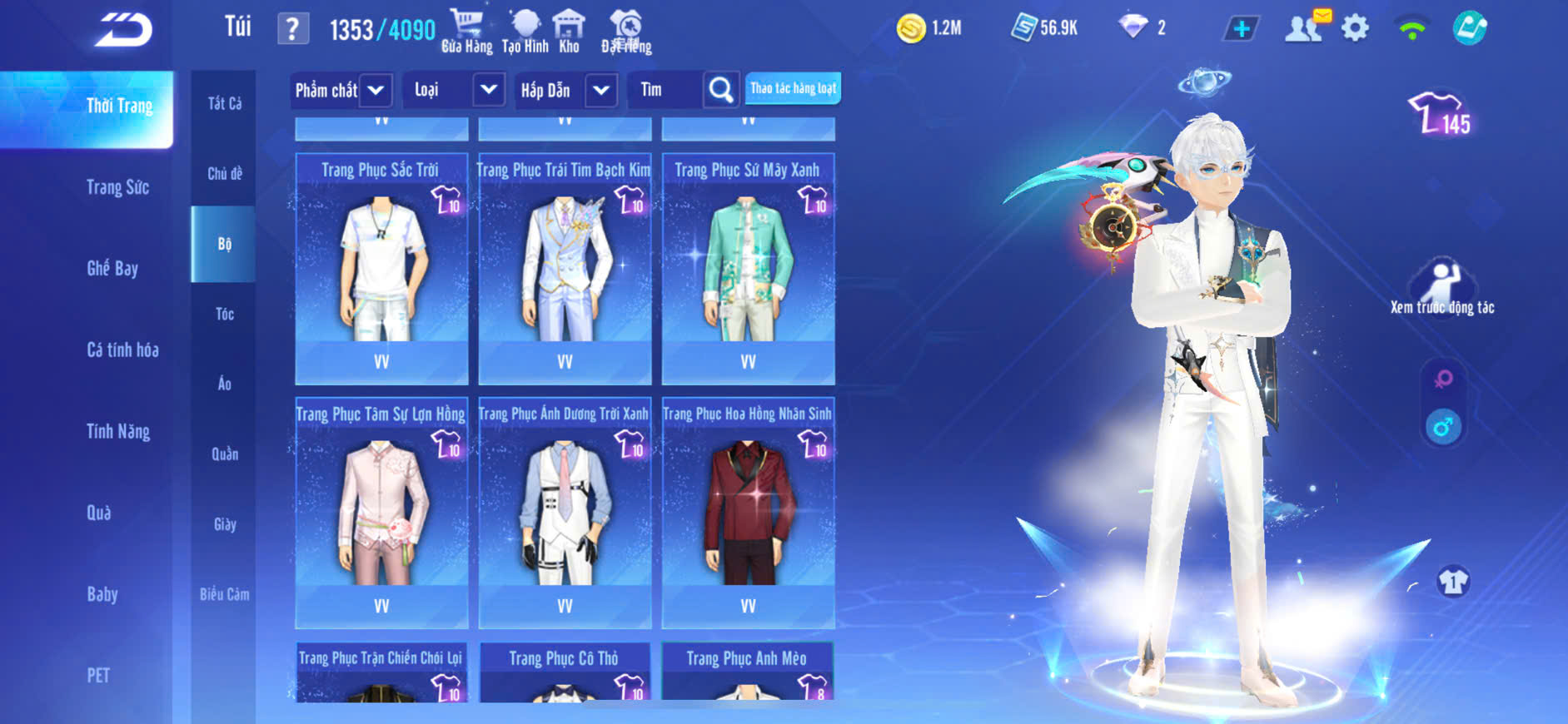1568x724 pixels.
Task: Choose Trang Phục Sứ Mây Xanh outfit
Action: pos(748,268)
